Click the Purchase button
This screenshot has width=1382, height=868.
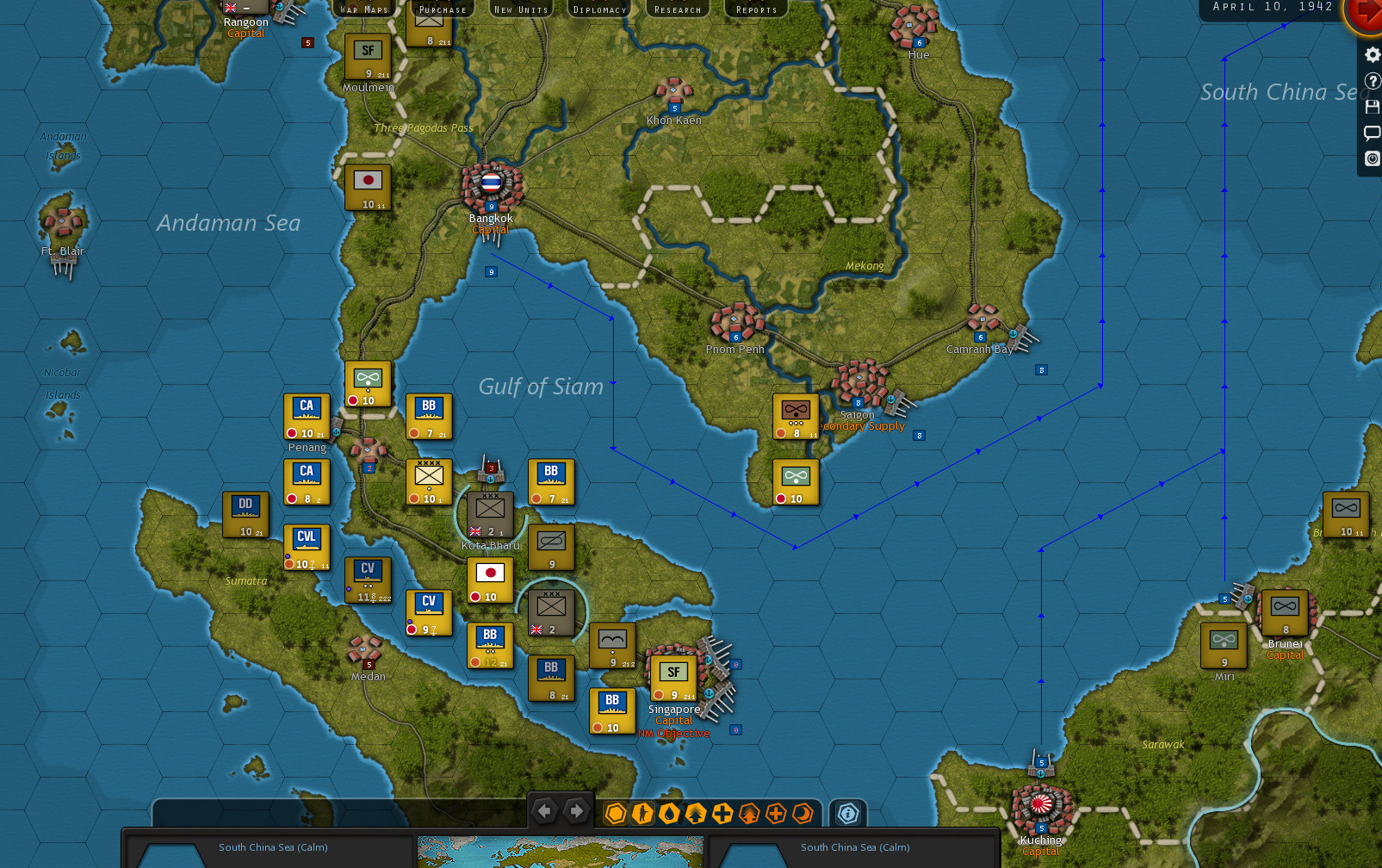pos(442,9)
